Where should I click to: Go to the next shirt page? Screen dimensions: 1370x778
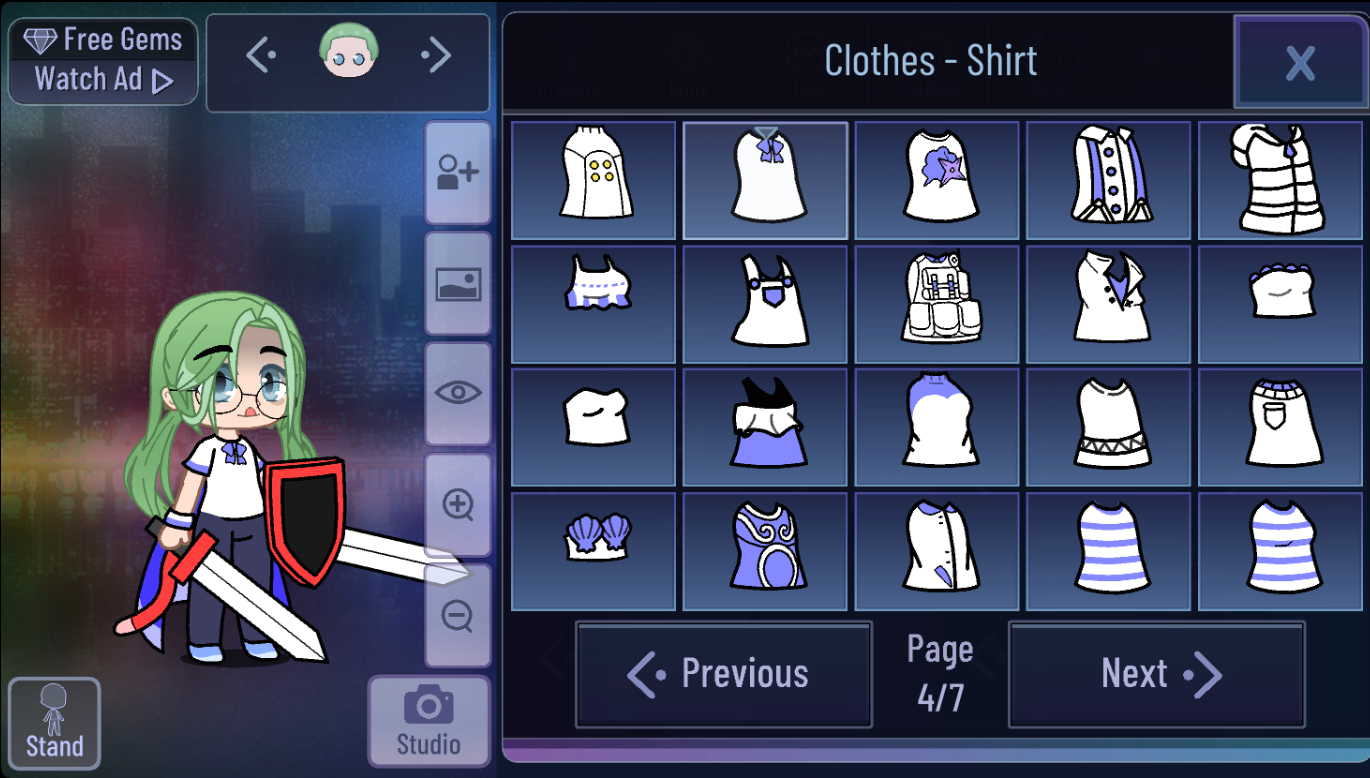click(1157, 675)
